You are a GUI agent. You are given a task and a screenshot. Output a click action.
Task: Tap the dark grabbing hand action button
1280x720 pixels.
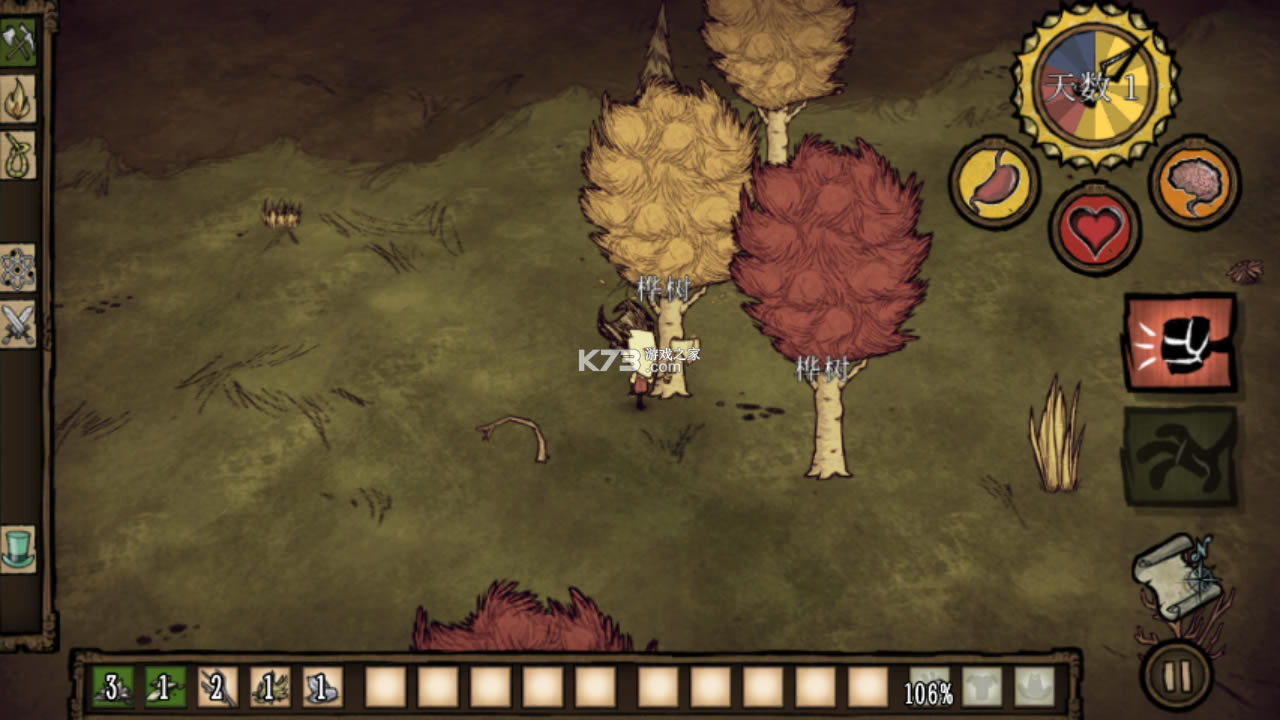pos(1180,455)
